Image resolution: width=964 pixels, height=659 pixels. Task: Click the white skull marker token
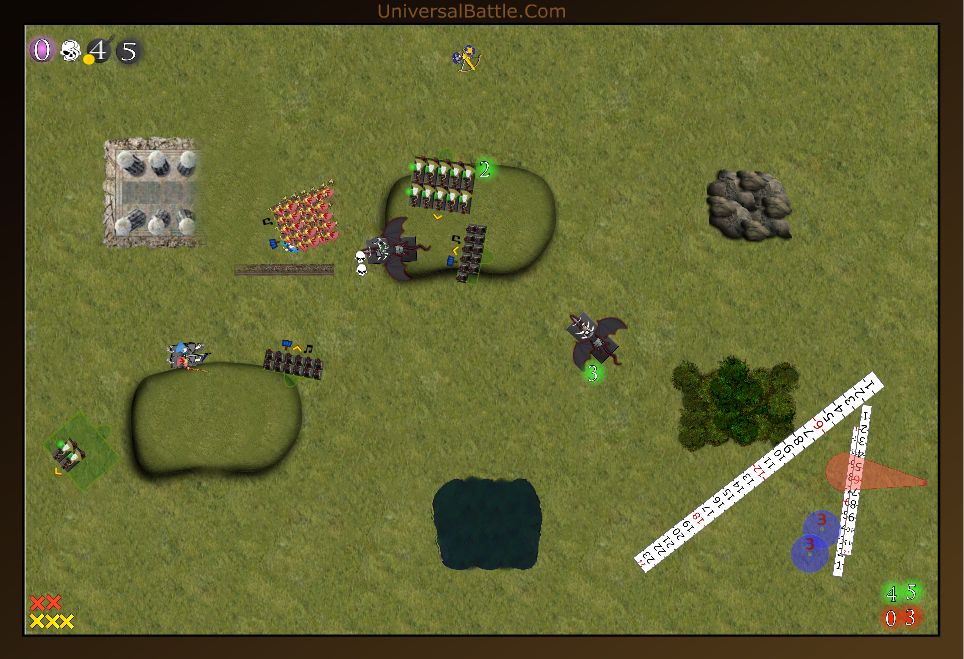70,50
